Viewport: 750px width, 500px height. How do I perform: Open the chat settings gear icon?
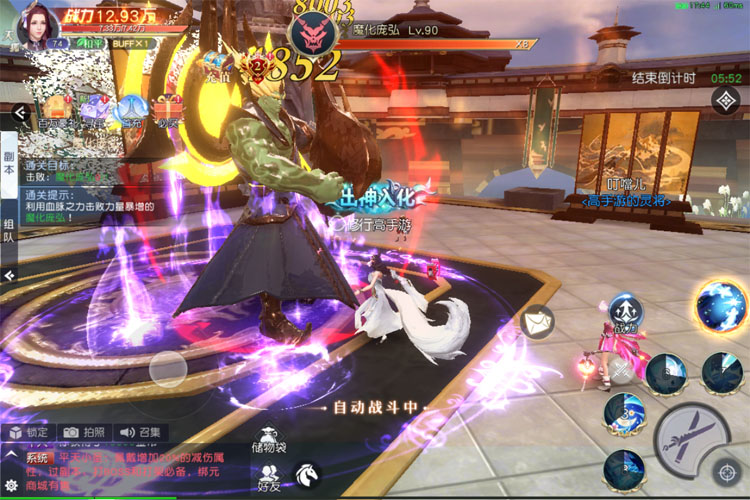click(11, 485)
